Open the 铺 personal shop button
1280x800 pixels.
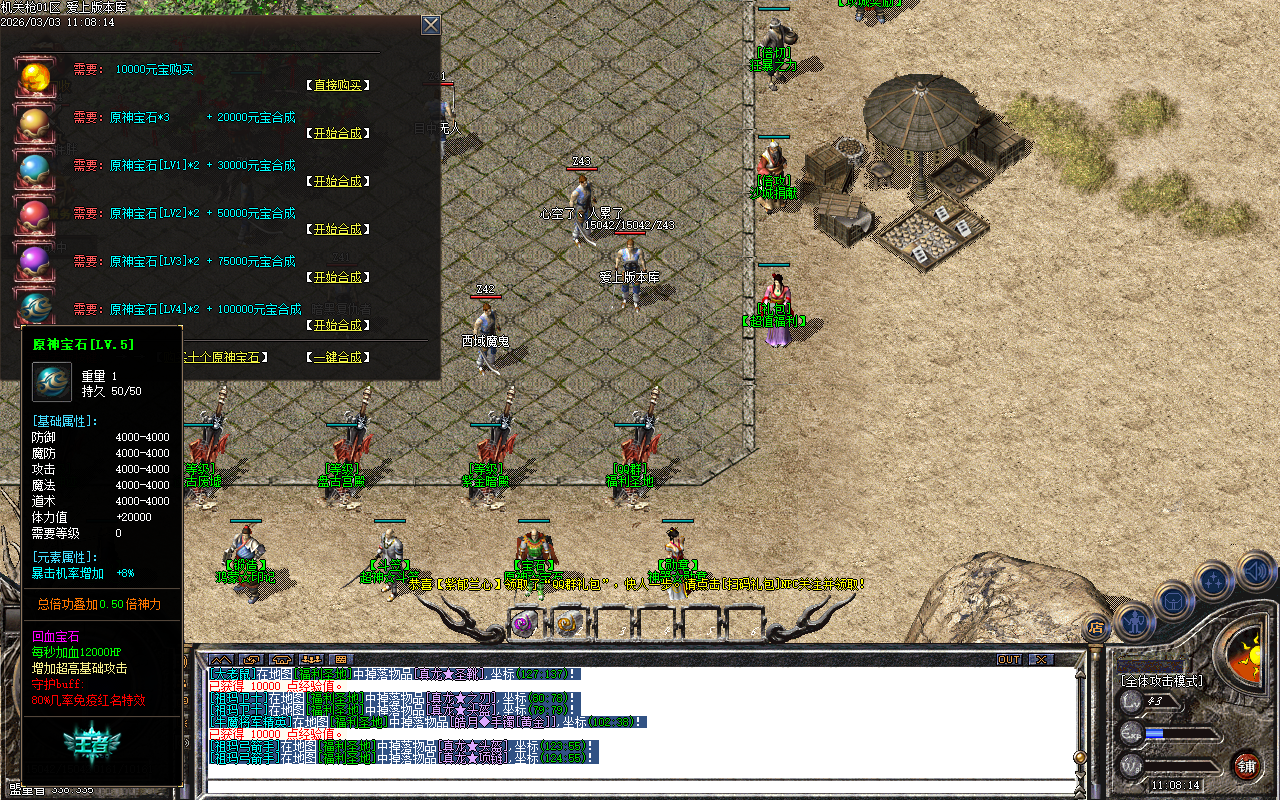coord(1246,765)
